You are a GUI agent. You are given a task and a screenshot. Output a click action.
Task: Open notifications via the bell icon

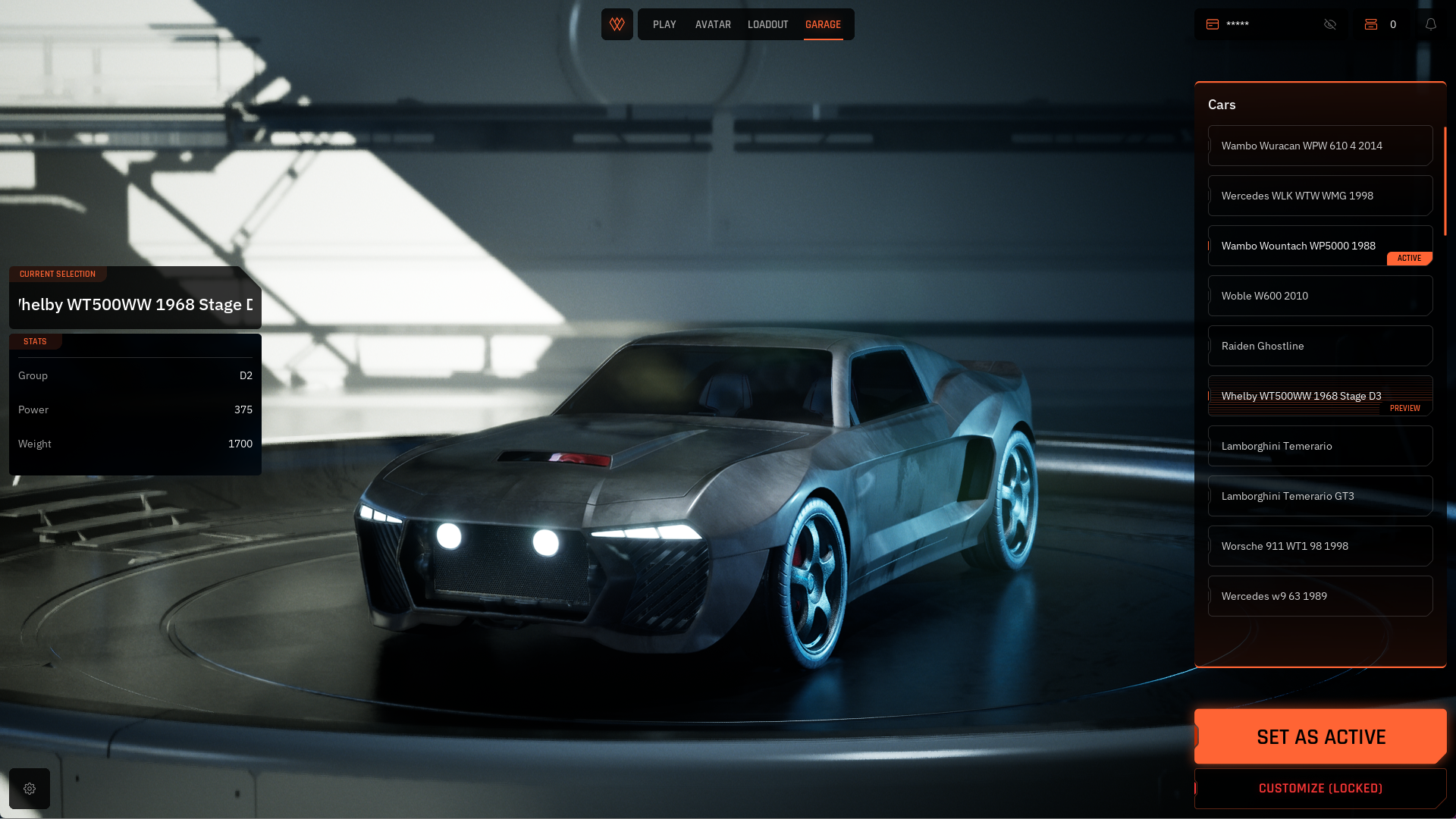(1431, 24)
